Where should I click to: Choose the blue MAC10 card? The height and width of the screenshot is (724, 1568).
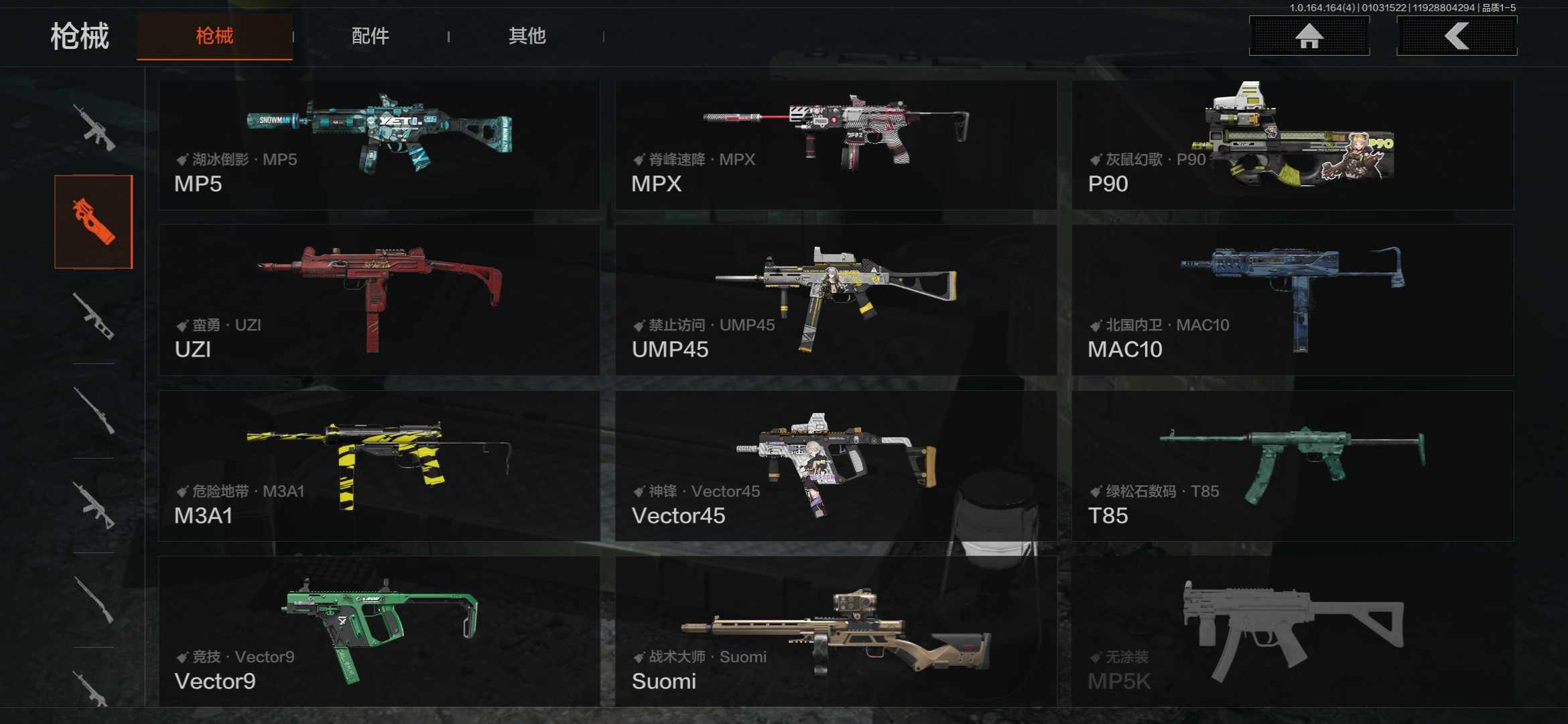coord(1292,300)
